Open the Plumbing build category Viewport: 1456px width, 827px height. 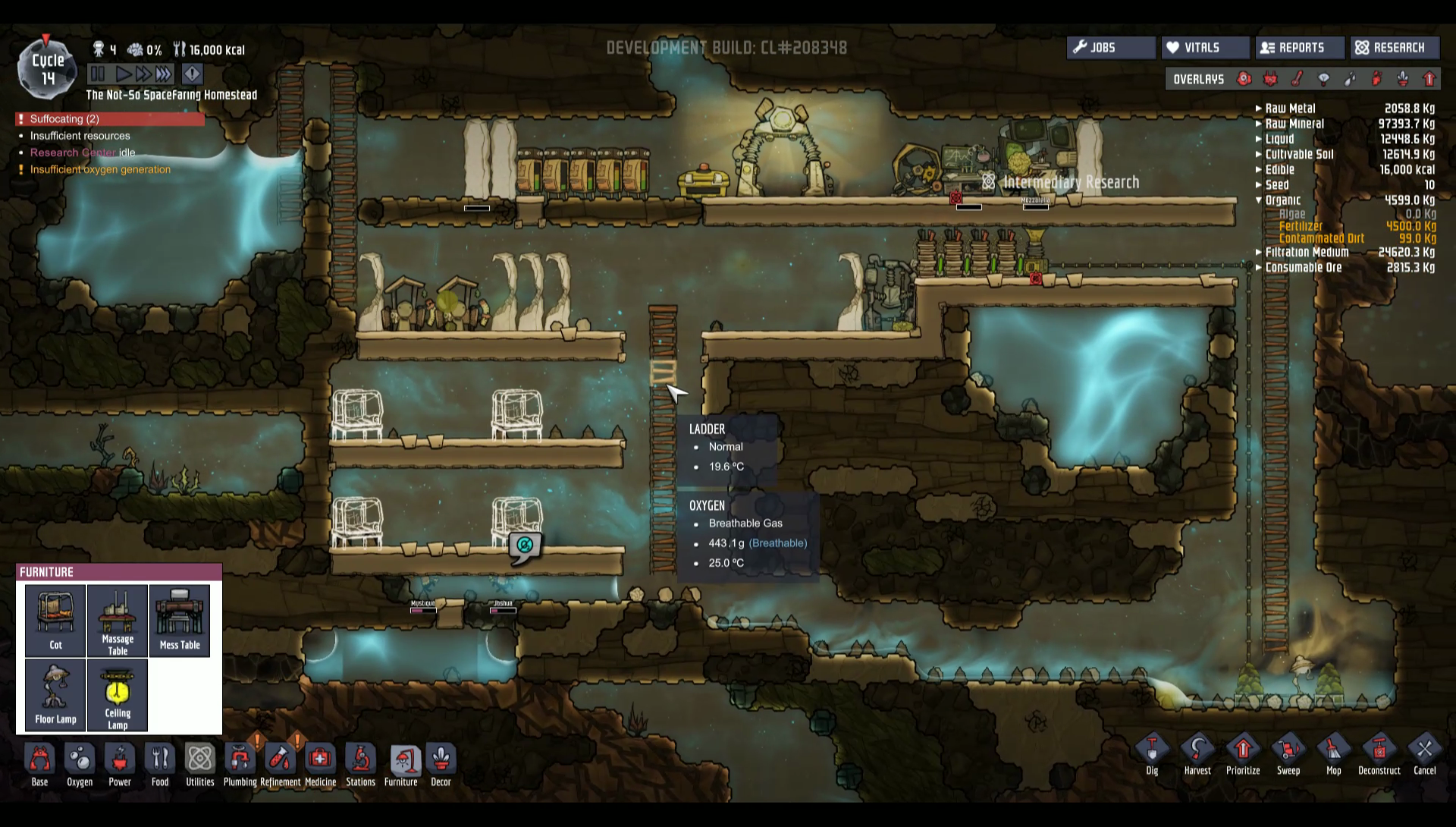click(240, 764)
